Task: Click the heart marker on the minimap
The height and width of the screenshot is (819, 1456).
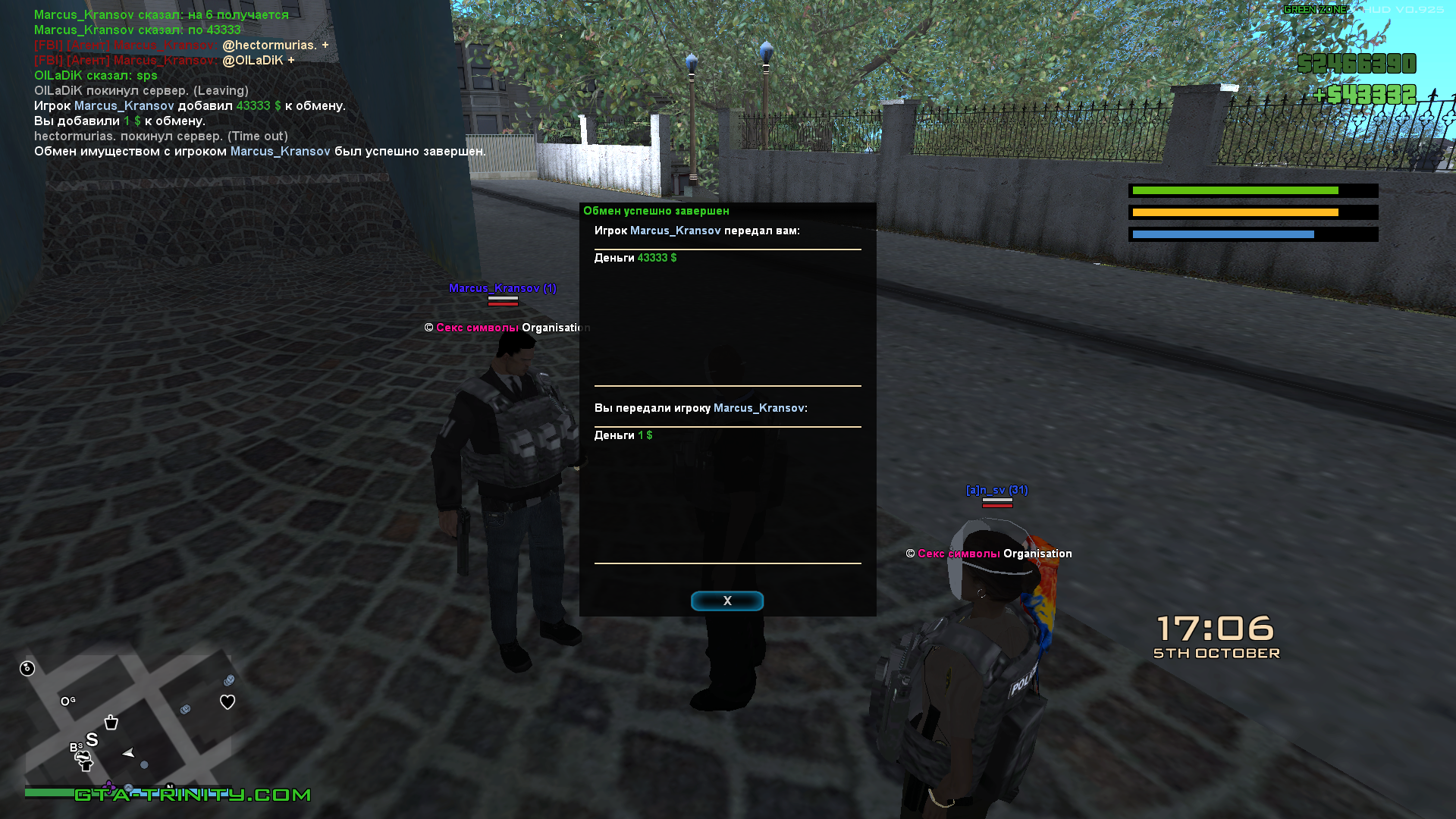Action: click(x=227, y=702)
